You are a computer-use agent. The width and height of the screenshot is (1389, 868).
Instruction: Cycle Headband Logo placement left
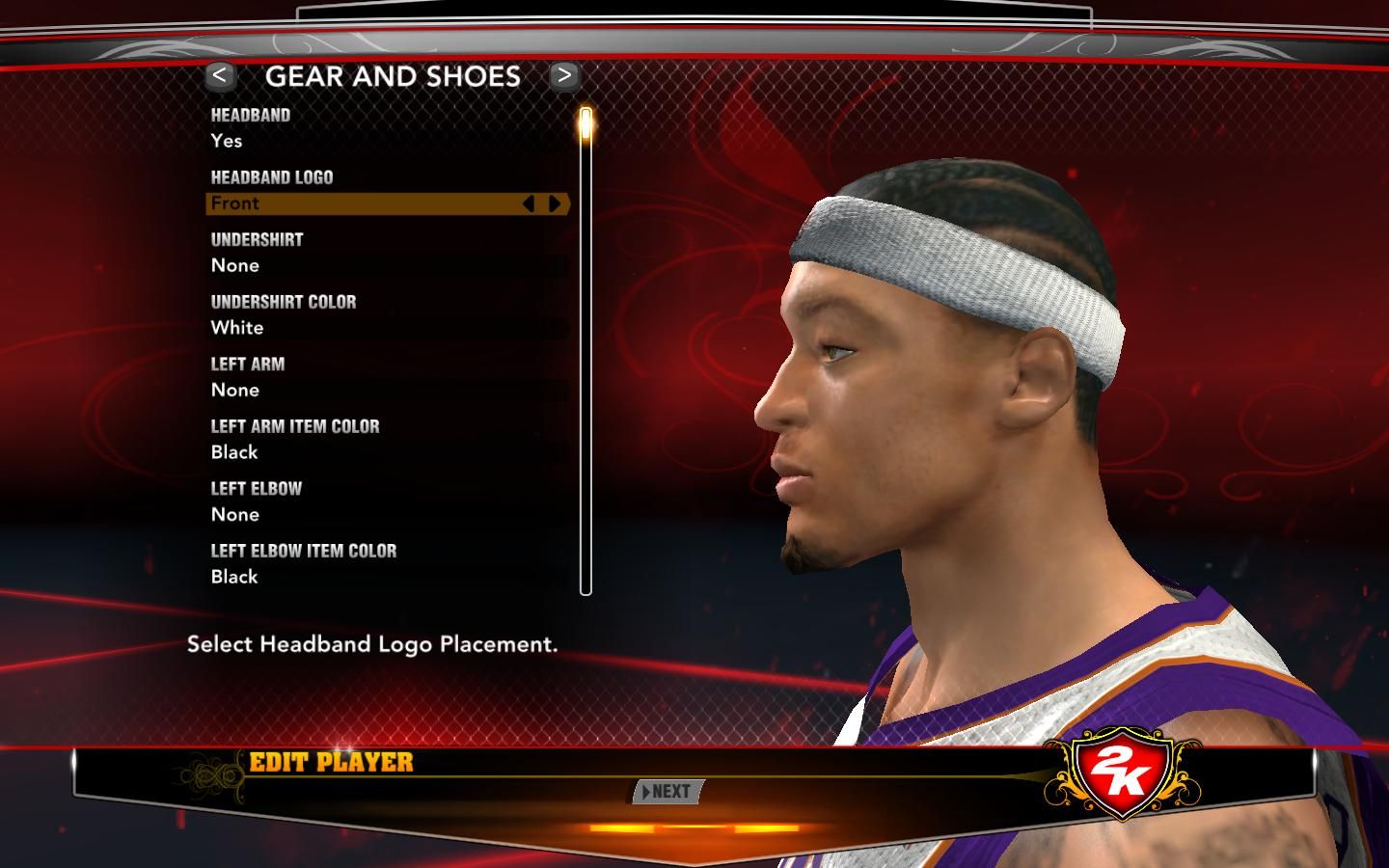coord(529,203)
